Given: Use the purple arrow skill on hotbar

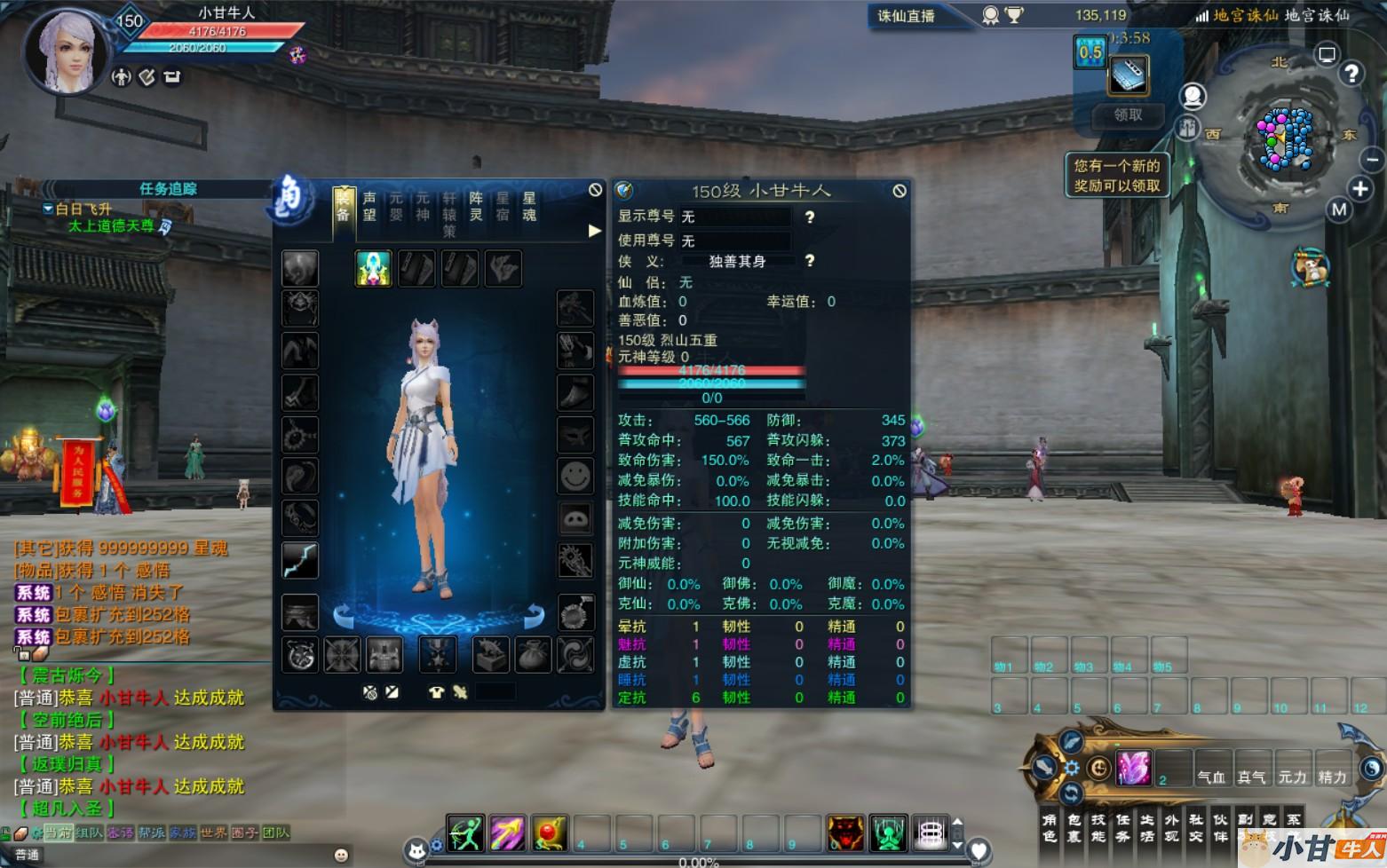Looking at the screenshot, I should (x=507, y=832).
